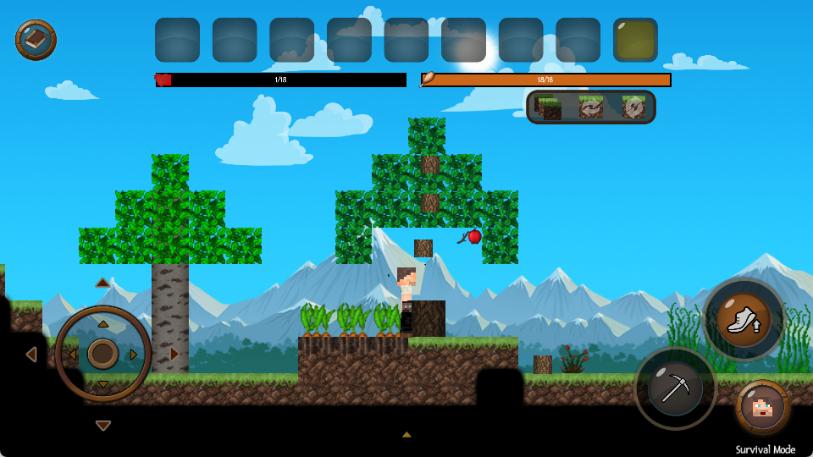Image resolution: width=813 pixels, height=457 pixels.
Task: Tap the far-right arrow outside the joystick
Action: click(x=174, y=353)
